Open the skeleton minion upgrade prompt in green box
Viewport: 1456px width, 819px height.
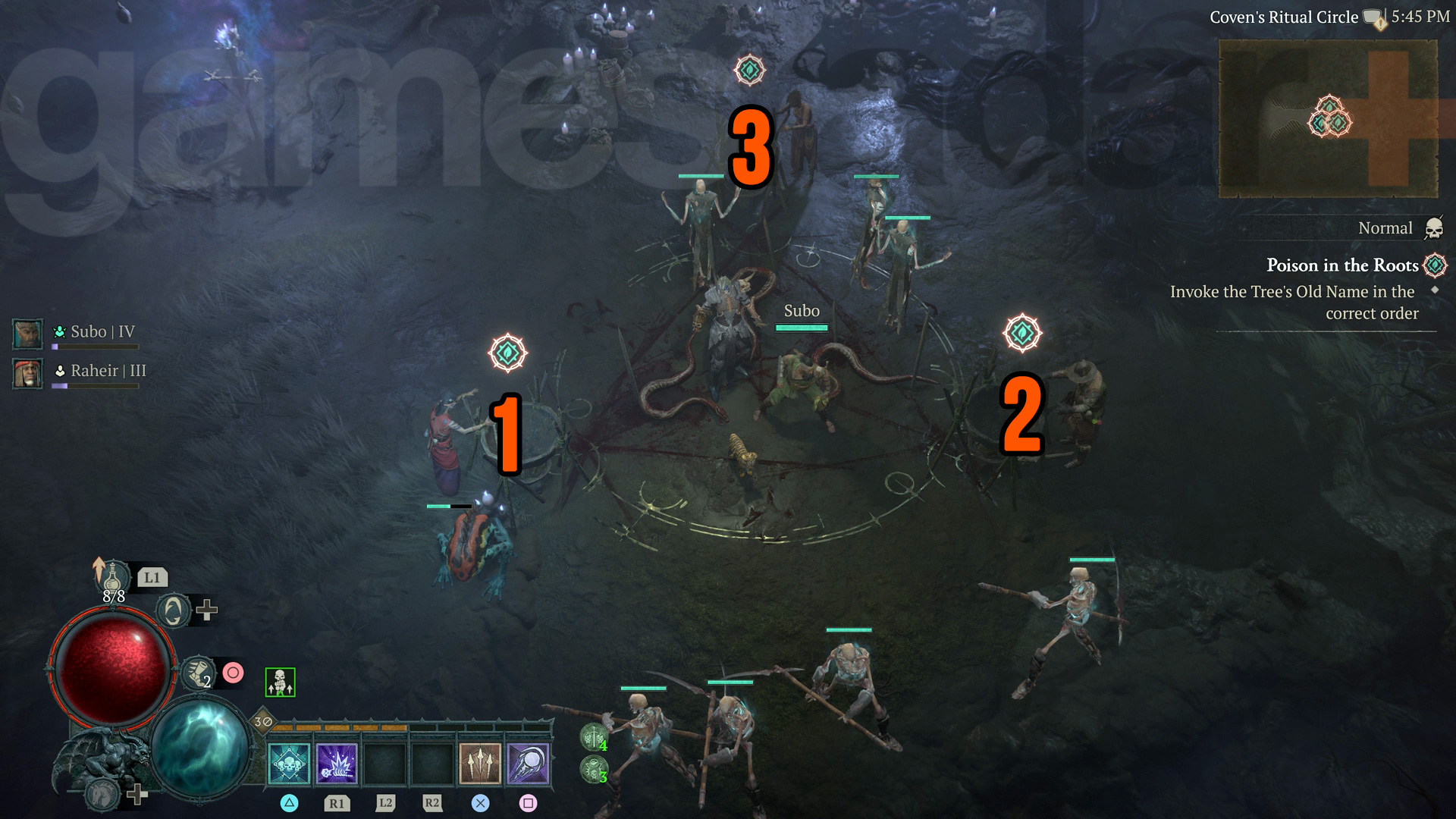tap(279, 682)
